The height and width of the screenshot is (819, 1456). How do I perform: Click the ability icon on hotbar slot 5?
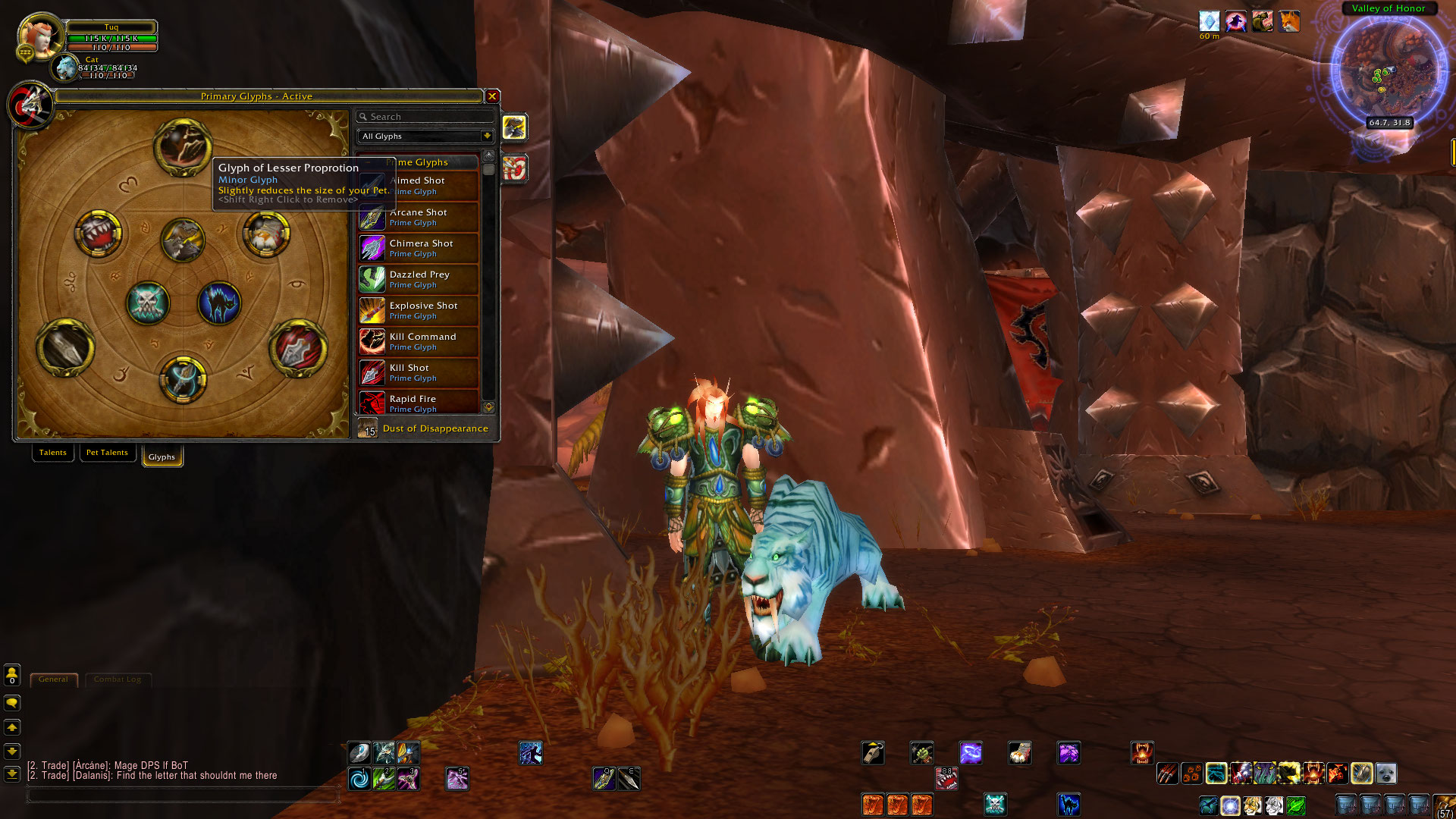pyautogui.click(x=457, y=778)
